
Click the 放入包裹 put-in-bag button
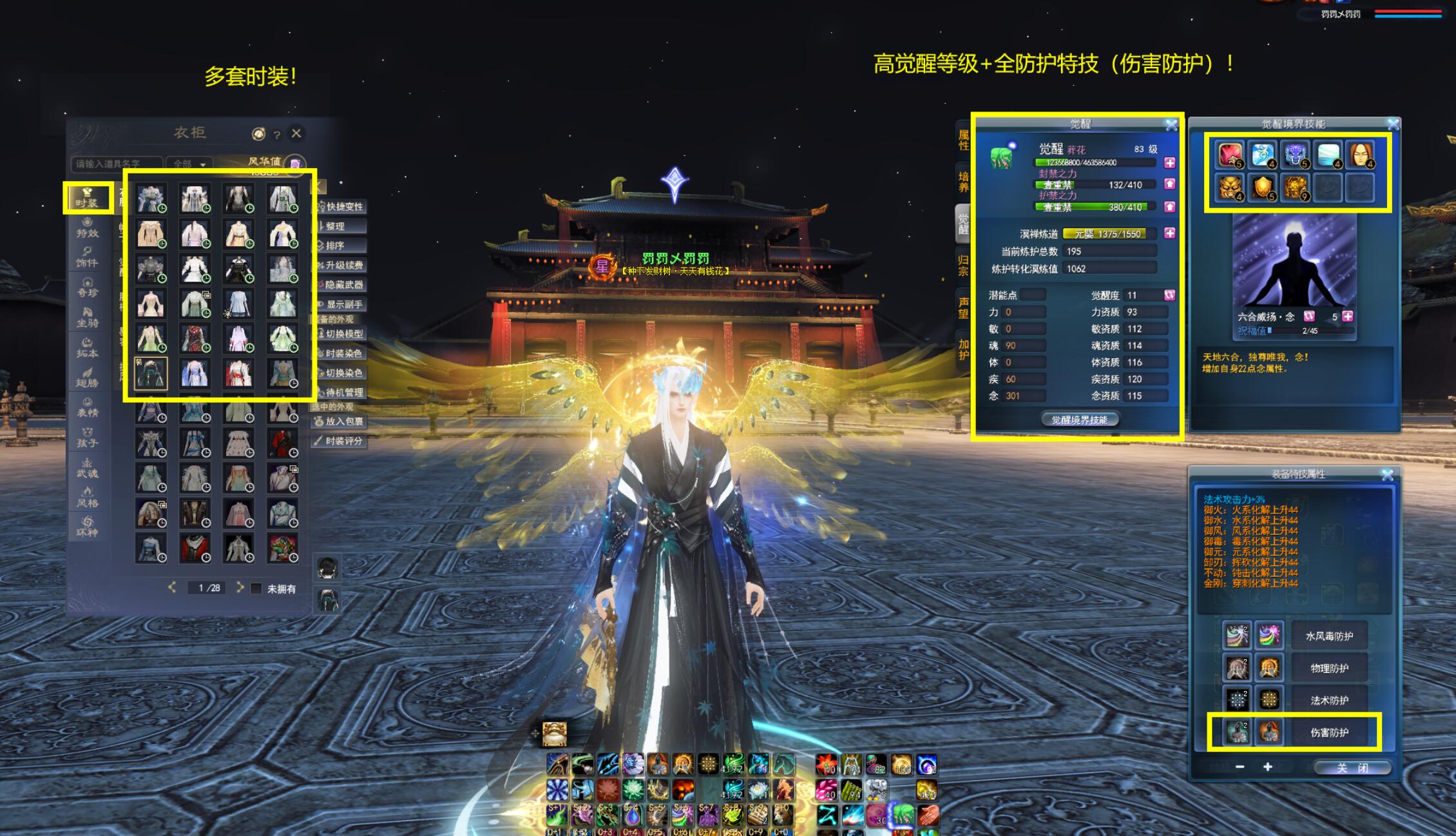340,421
